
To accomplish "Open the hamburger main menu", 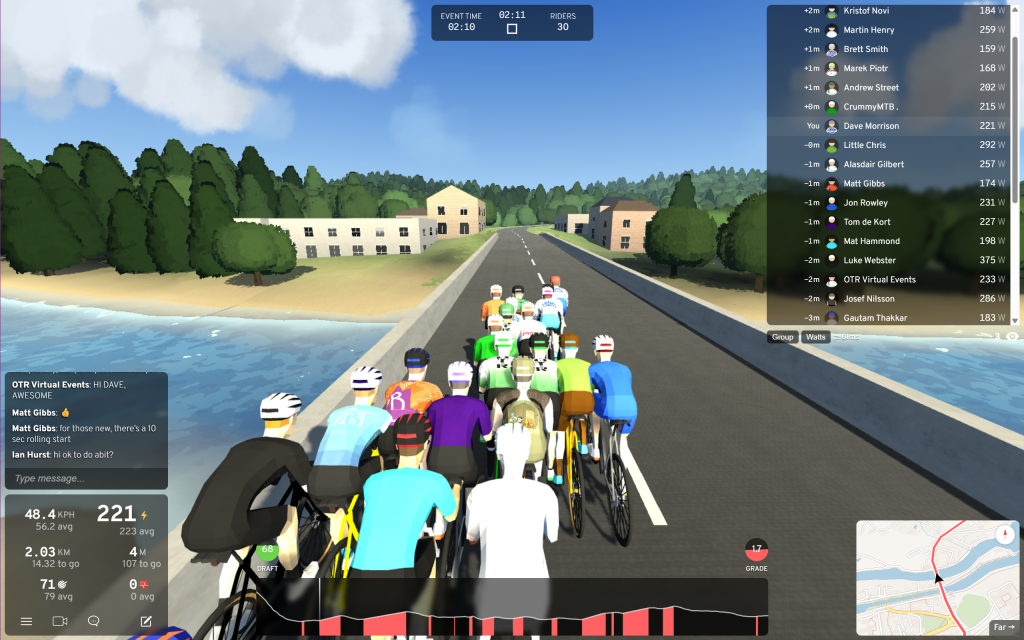I will [26, 621].
